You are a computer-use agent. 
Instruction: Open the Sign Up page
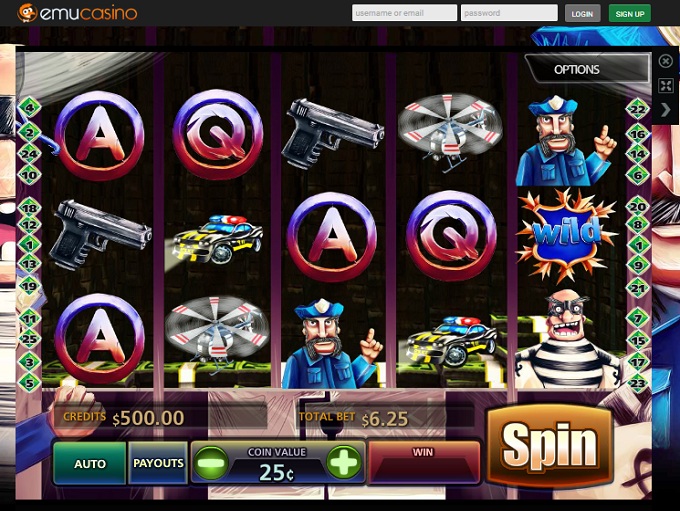coord(630,14)
